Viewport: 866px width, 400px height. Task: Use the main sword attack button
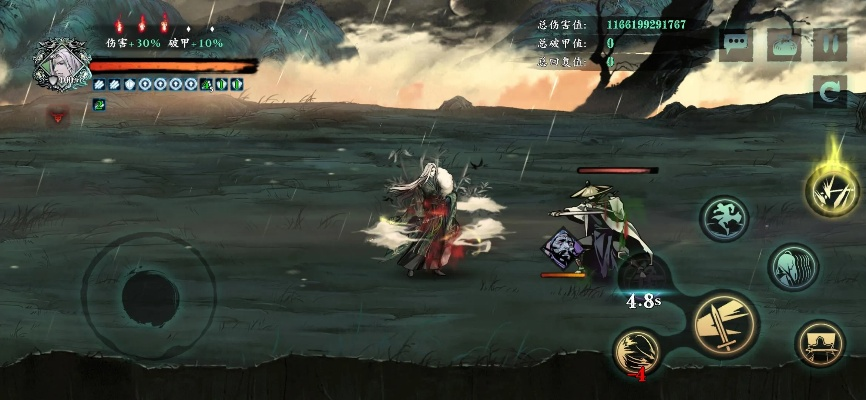[726, 325]
